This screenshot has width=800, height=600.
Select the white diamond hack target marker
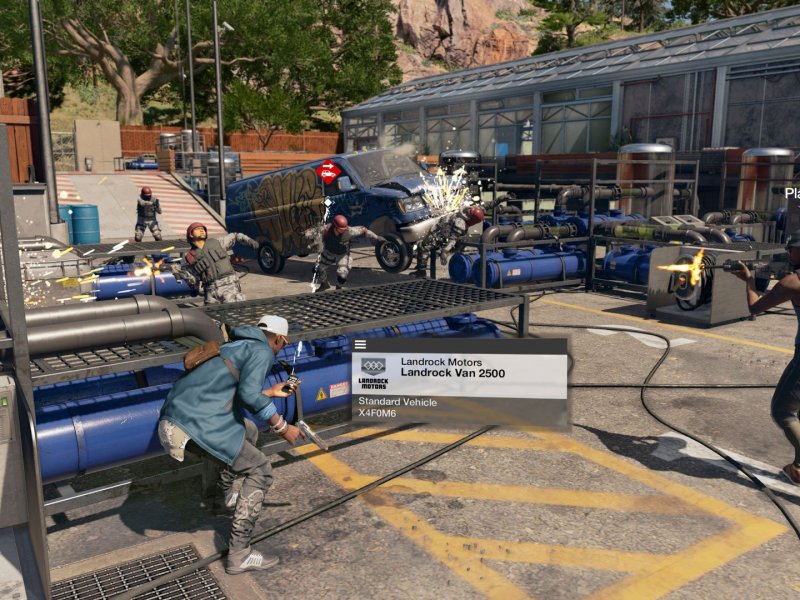[x=327, y=203]
